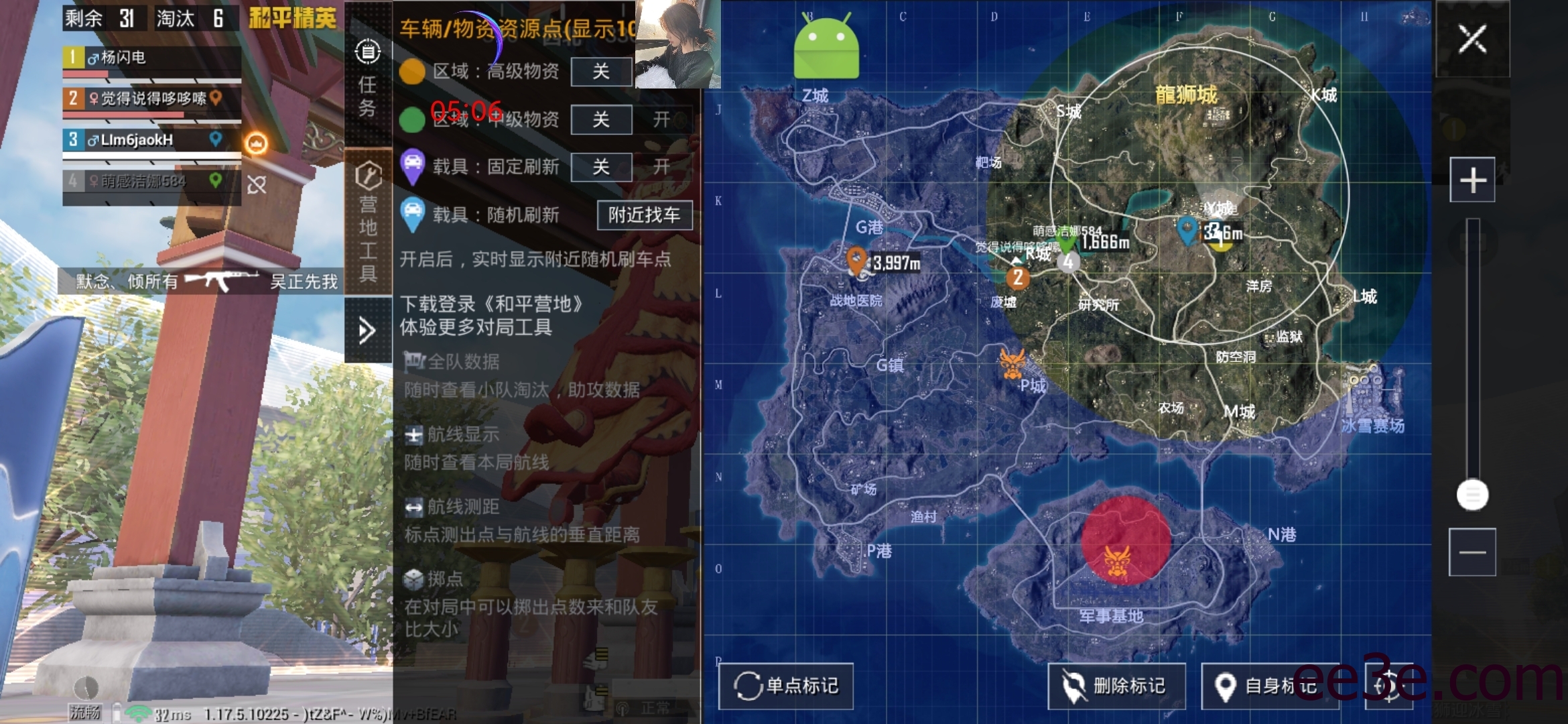Viewport: 1568px width, 724px height.
Task: Click the orange marker icon beside 觉得说得哆哆嗦
Action: [215, 99]
